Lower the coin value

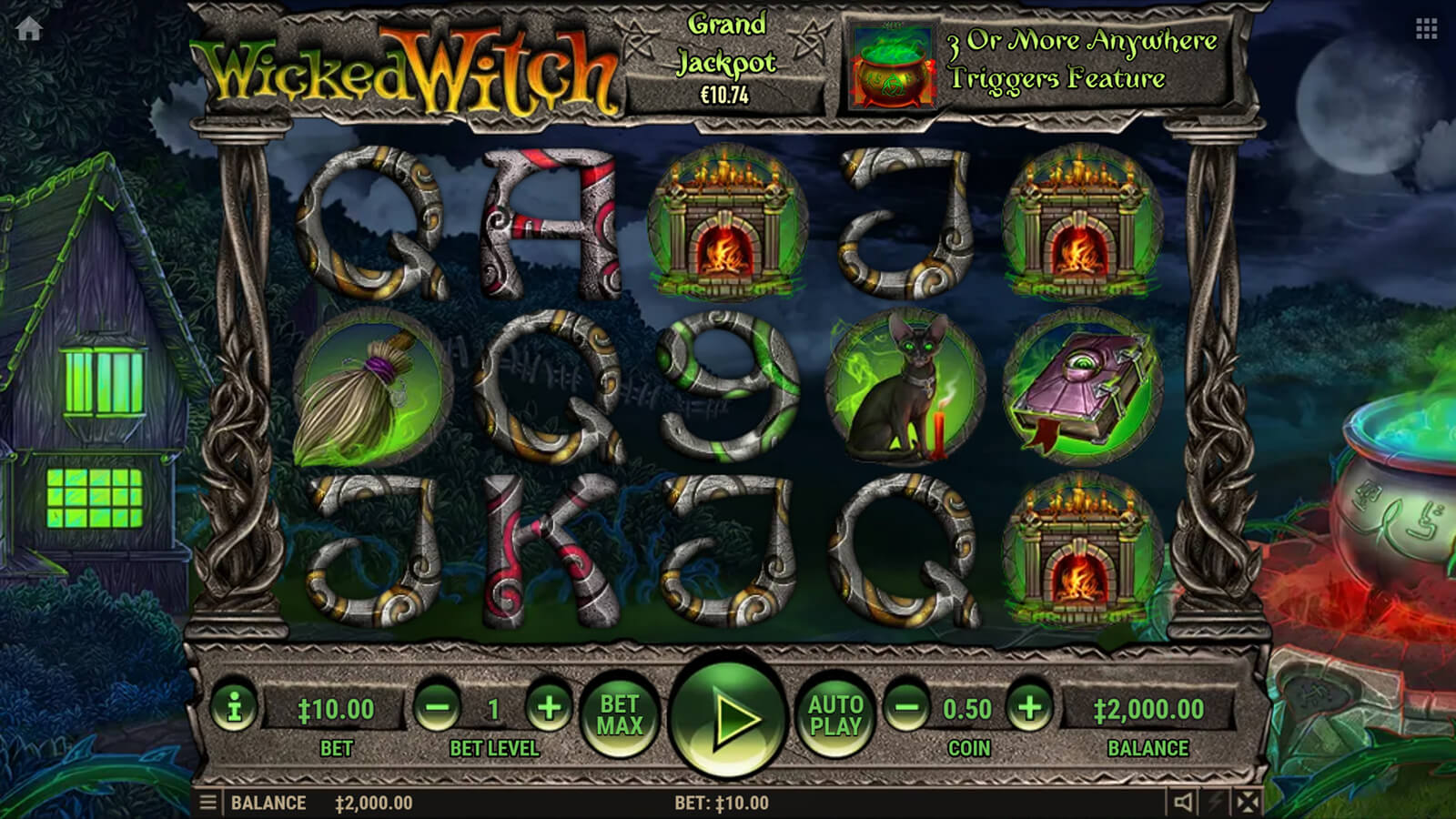point(907,707)
